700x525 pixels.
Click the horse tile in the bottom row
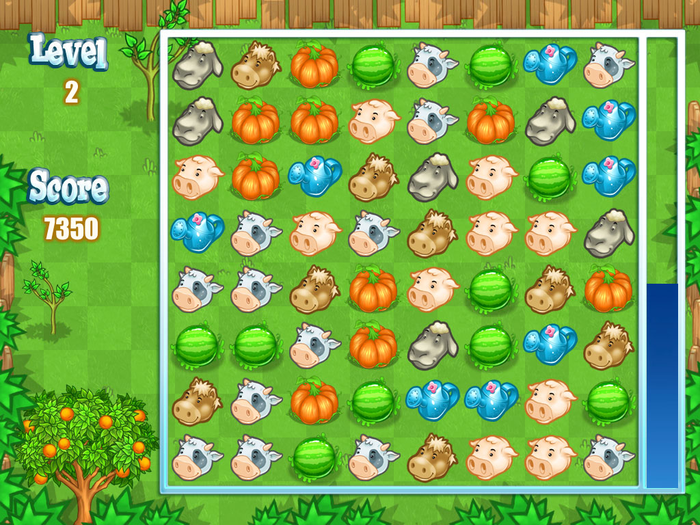pos(431,458)
